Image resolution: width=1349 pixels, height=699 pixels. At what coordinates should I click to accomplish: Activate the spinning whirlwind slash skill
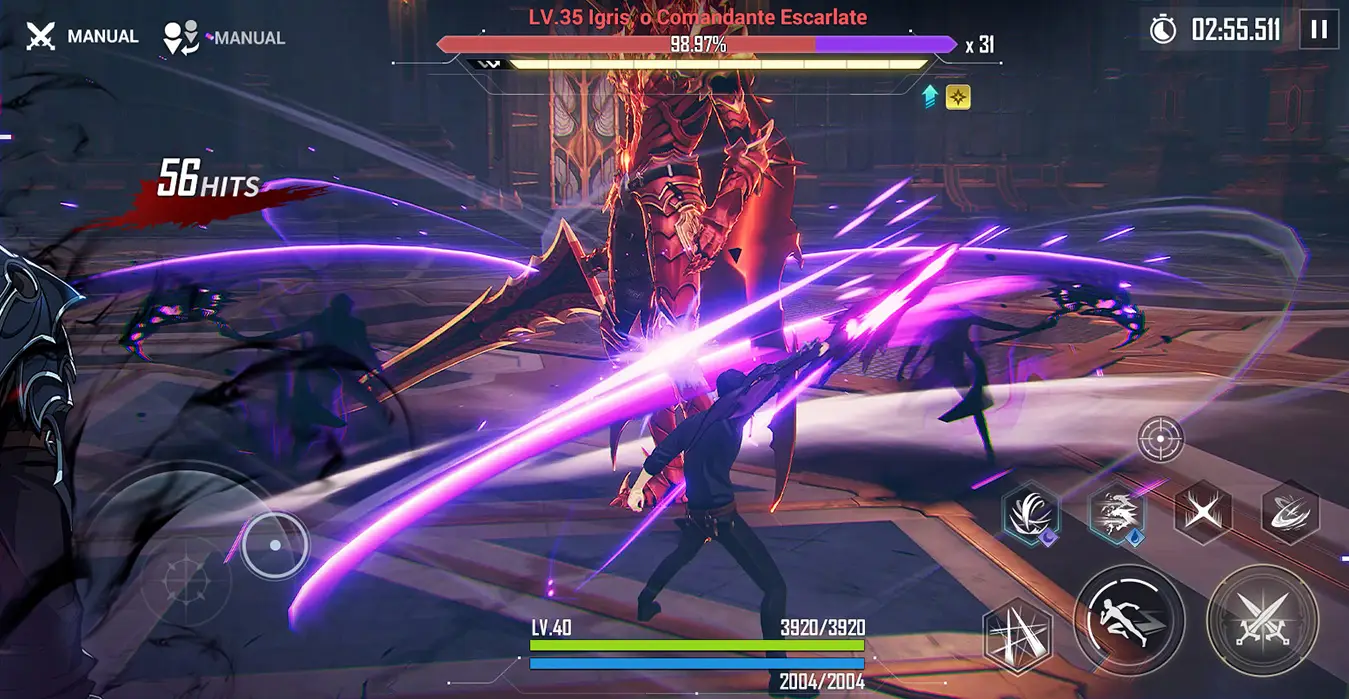tap(1290, 512)
